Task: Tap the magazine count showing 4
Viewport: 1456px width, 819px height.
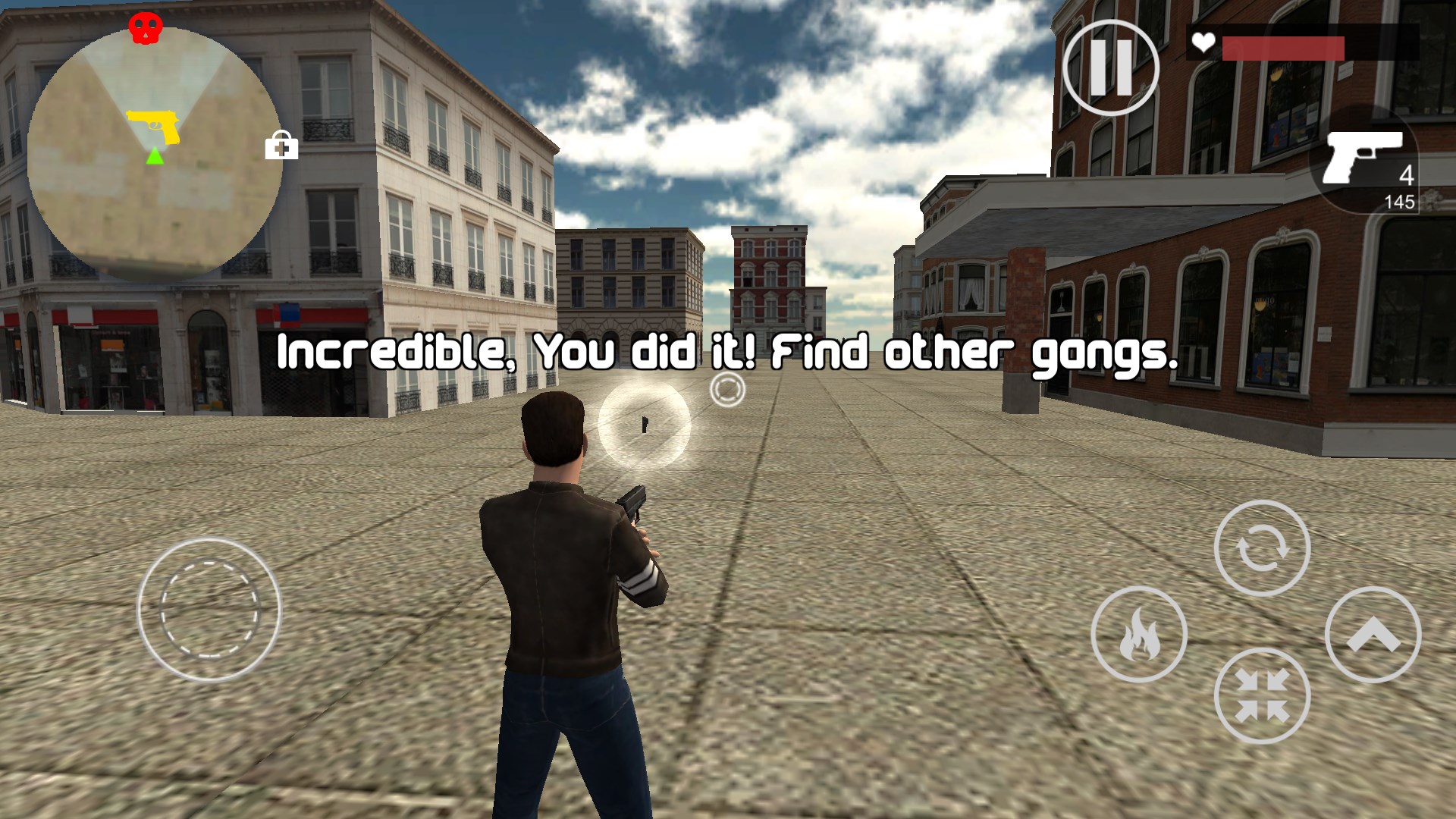Action: pyautogui.click(x=1407, y=176)
